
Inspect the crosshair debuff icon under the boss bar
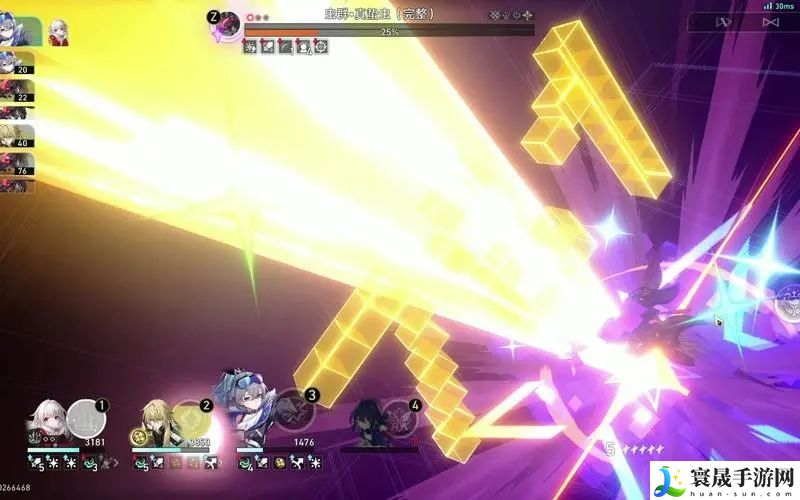click(x=321, y=47)
